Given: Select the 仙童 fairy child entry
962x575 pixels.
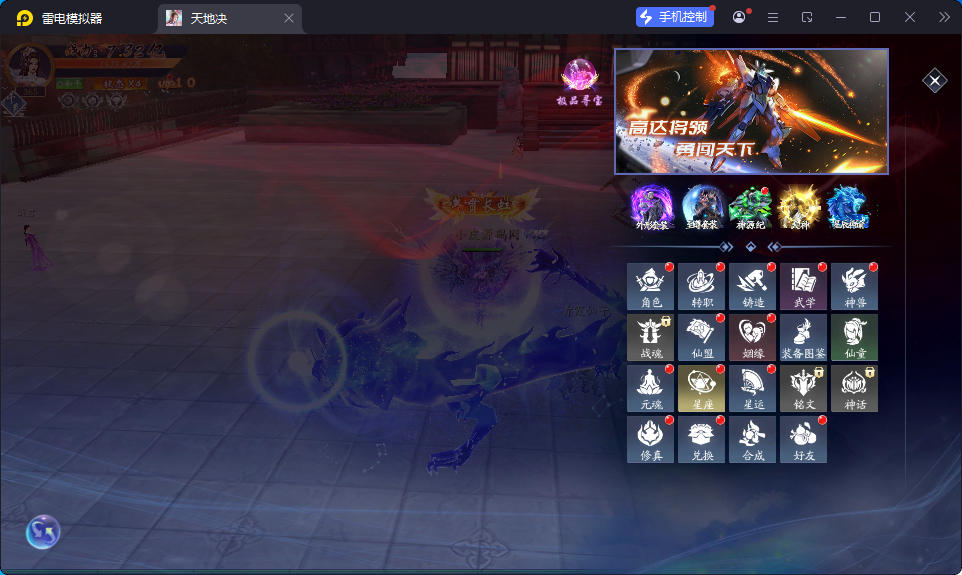Looking at the screenshot, I should pyautogui.click(x=855, y=337).
